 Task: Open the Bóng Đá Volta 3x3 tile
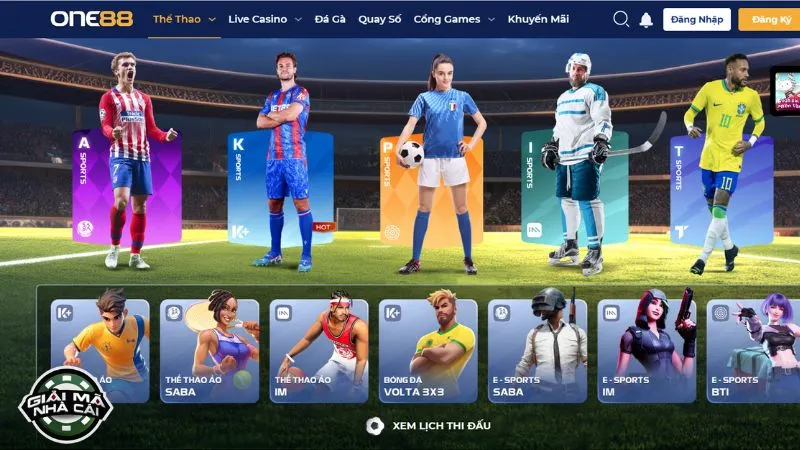428,350
